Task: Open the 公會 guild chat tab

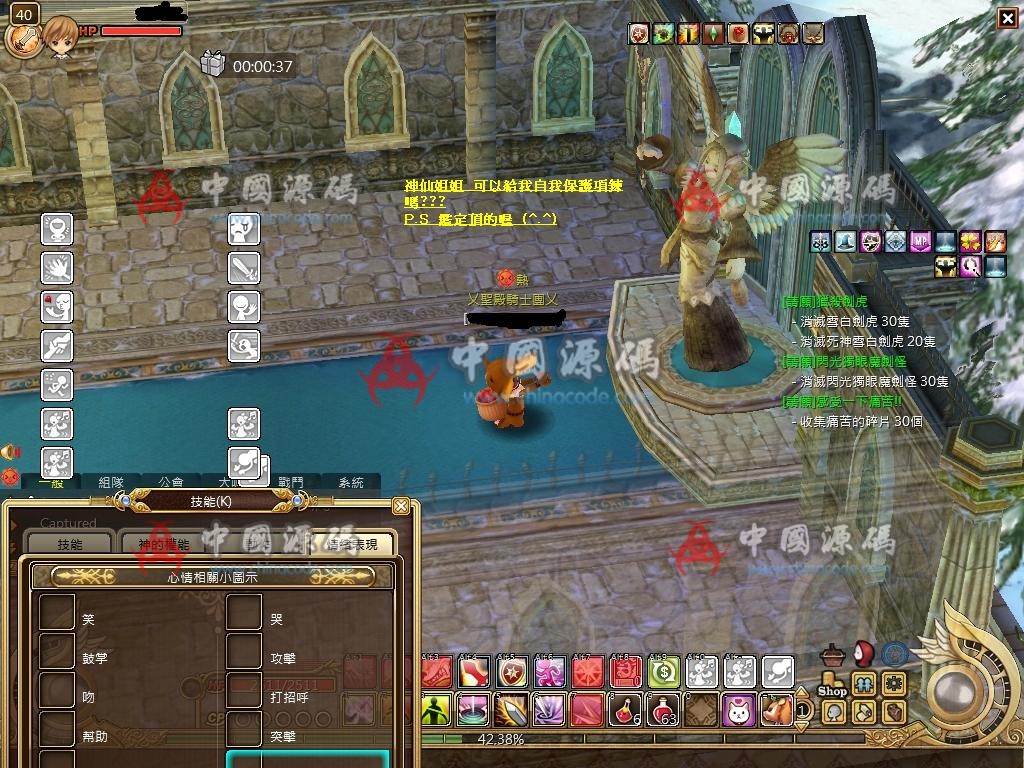Action: click(170, 482)
